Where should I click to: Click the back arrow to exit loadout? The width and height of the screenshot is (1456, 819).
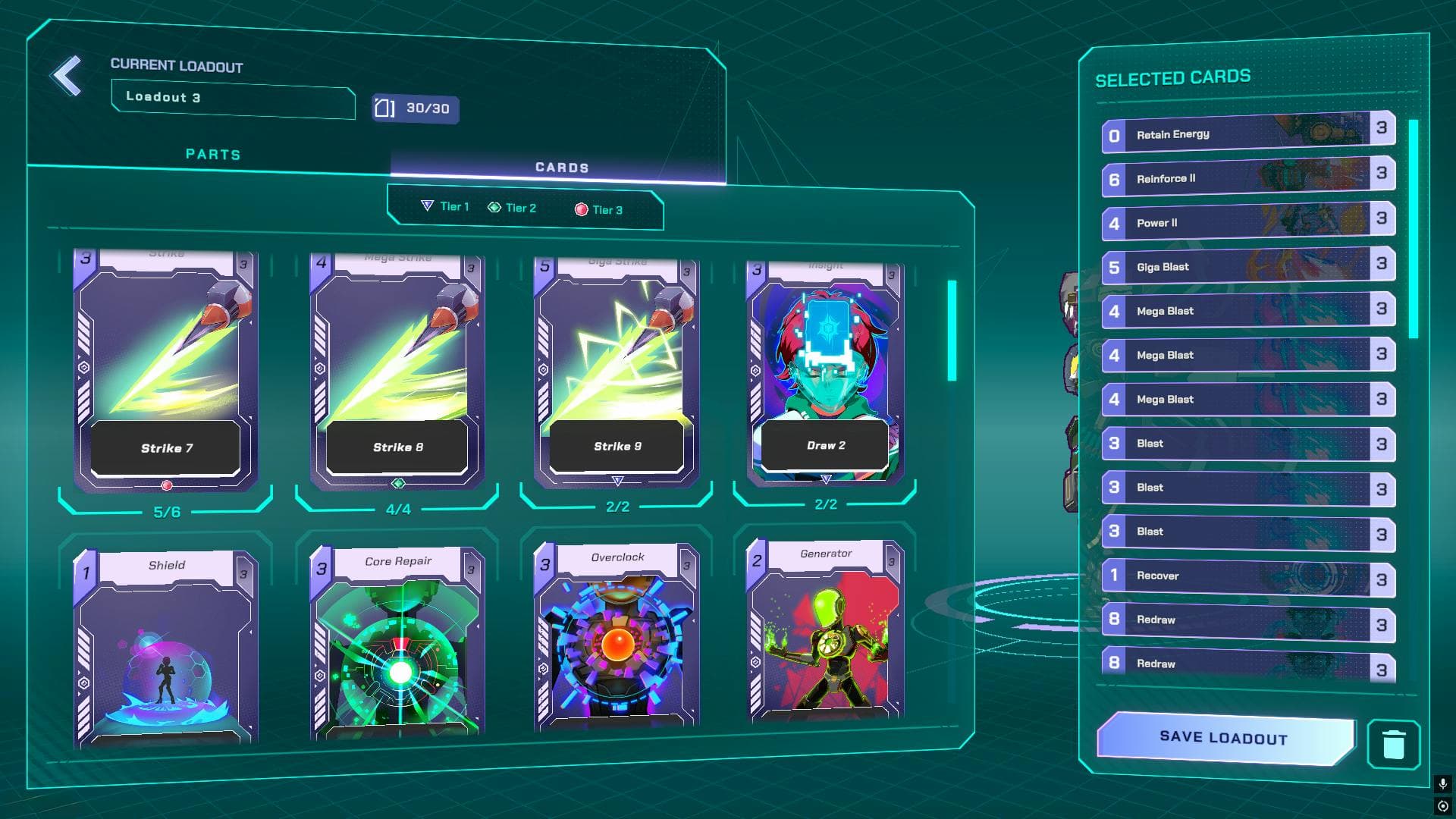click(67, 74)
